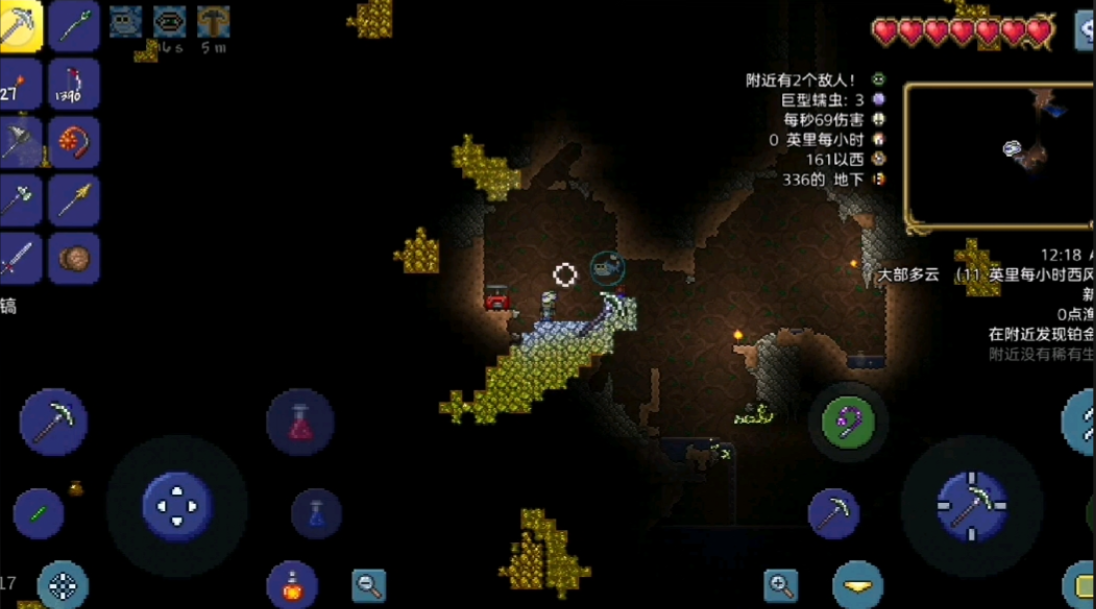Select the brown round shell item slot
The image size is (1096, 609).
(x=74, y=258)
